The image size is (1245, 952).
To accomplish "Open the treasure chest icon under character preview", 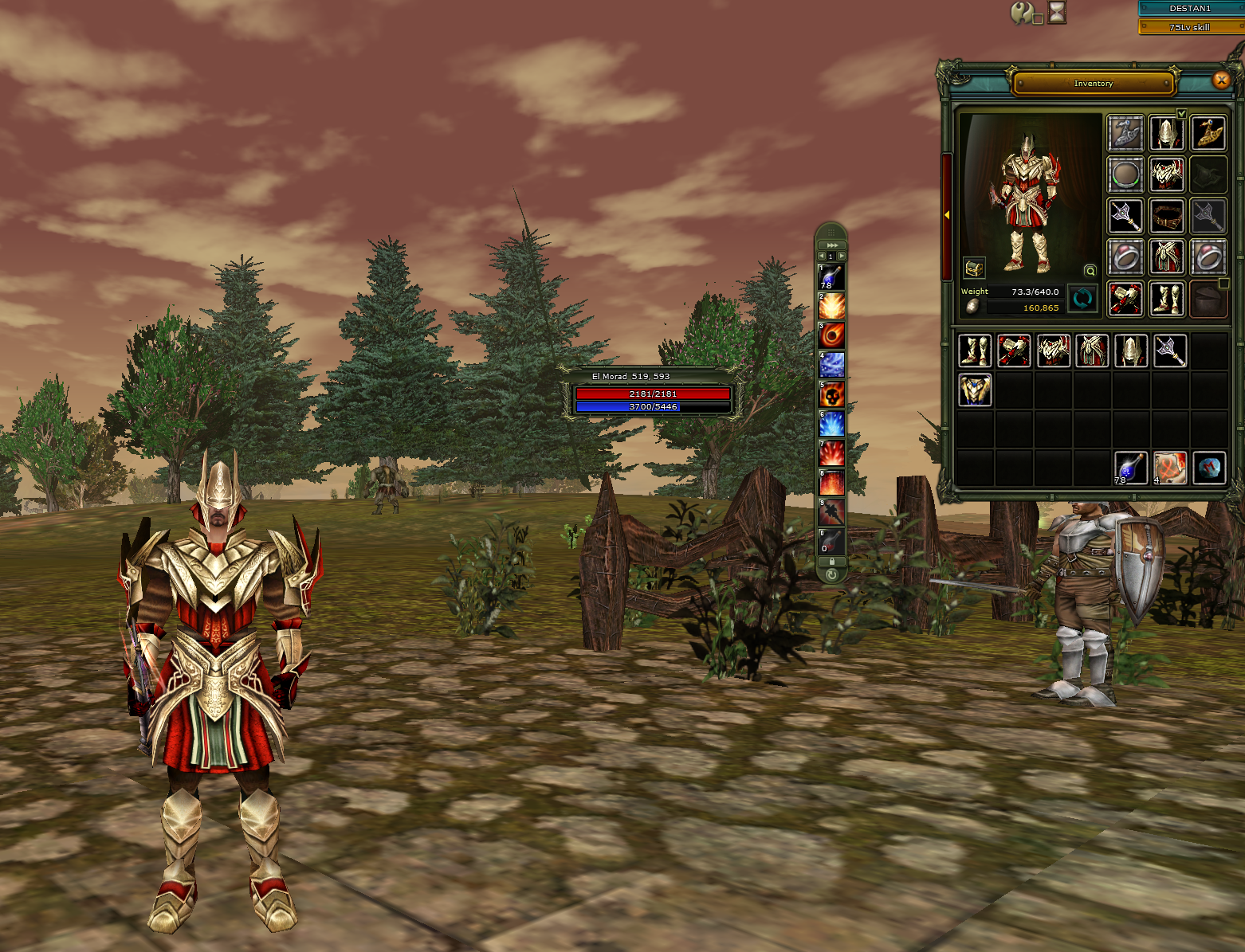I will [973, 268].
